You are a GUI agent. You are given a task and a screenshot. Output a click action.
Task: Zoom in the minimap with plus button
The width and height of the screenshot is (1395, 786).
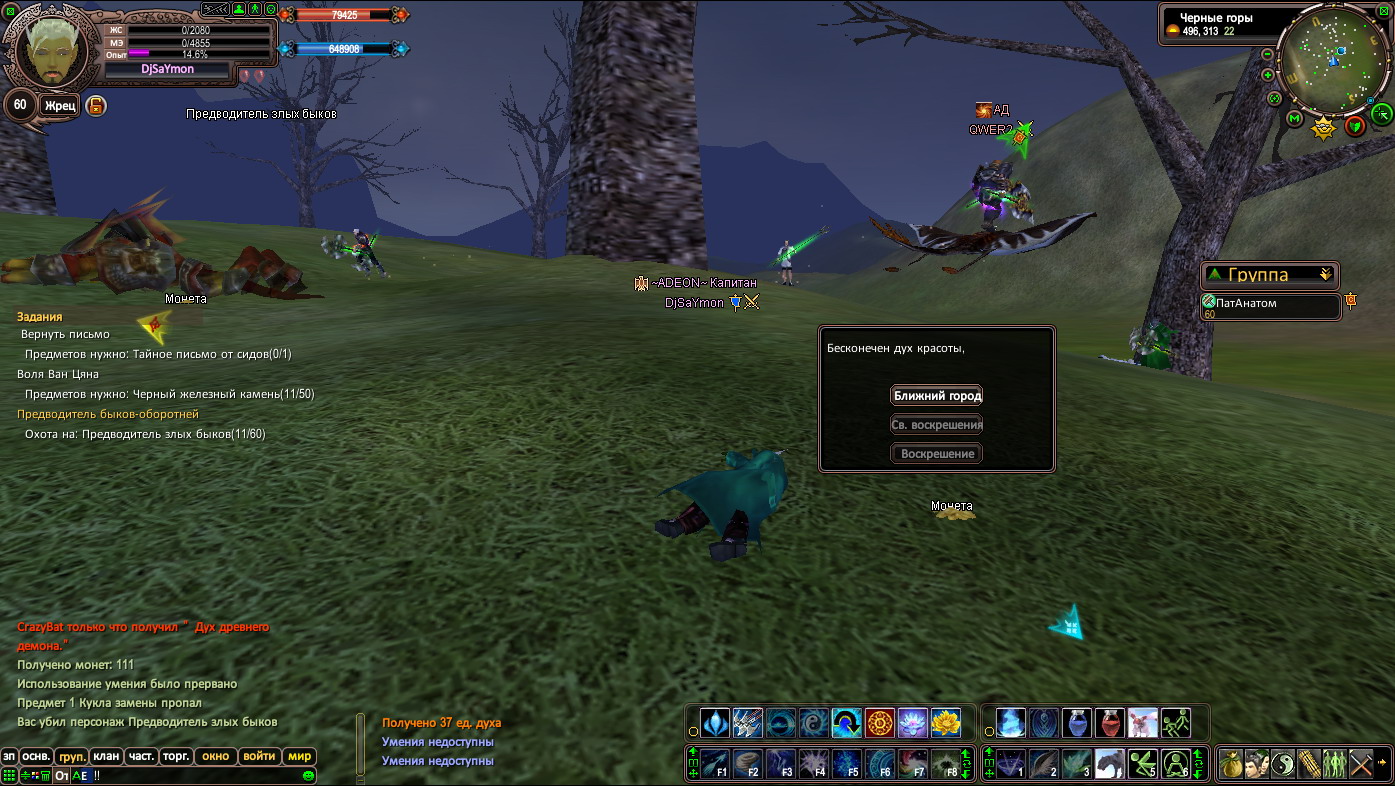coord(1268,75)
